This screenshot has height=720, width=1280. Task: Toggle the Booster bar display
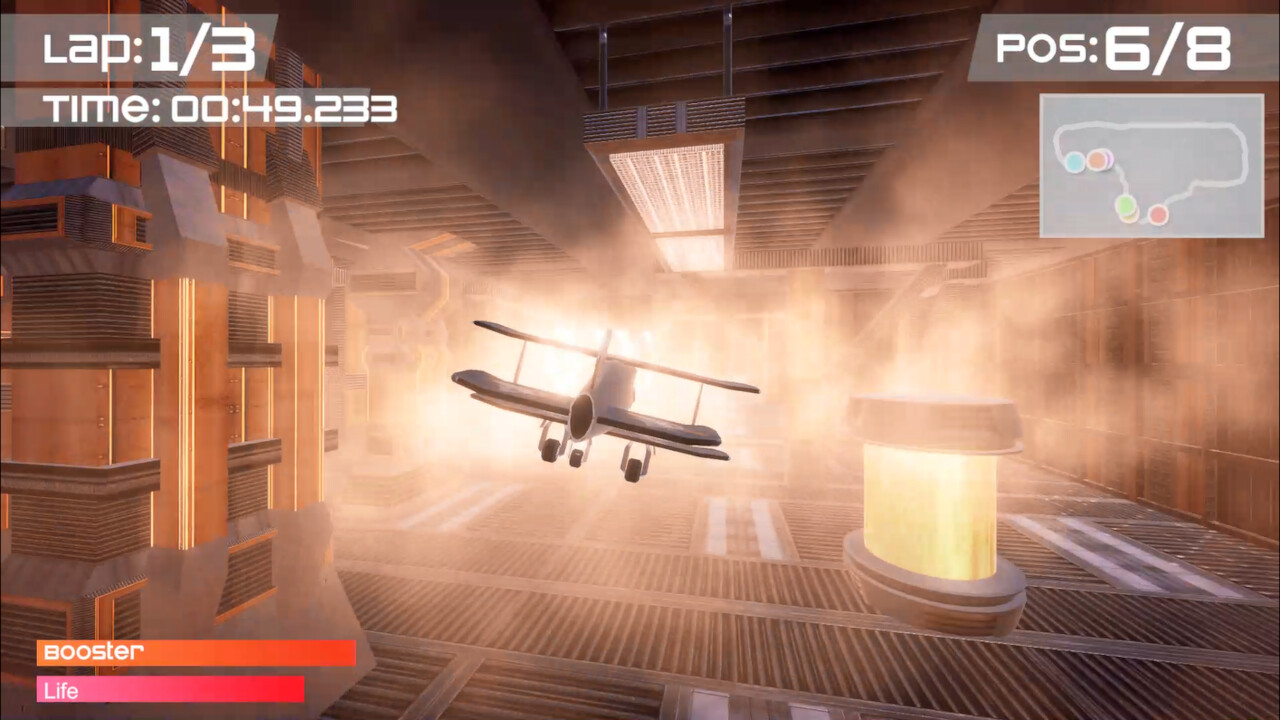coord(195,653)
